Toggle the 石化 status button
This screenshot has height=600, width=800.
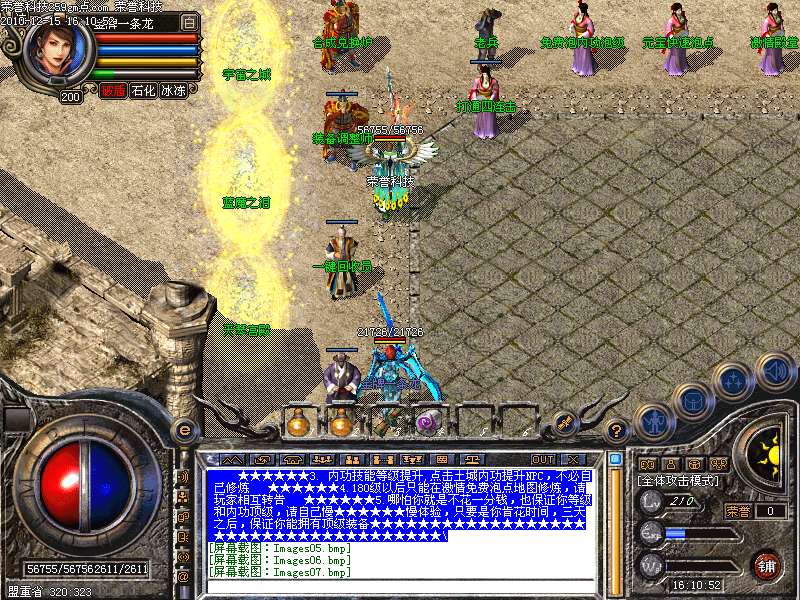(x=143, y=90)
